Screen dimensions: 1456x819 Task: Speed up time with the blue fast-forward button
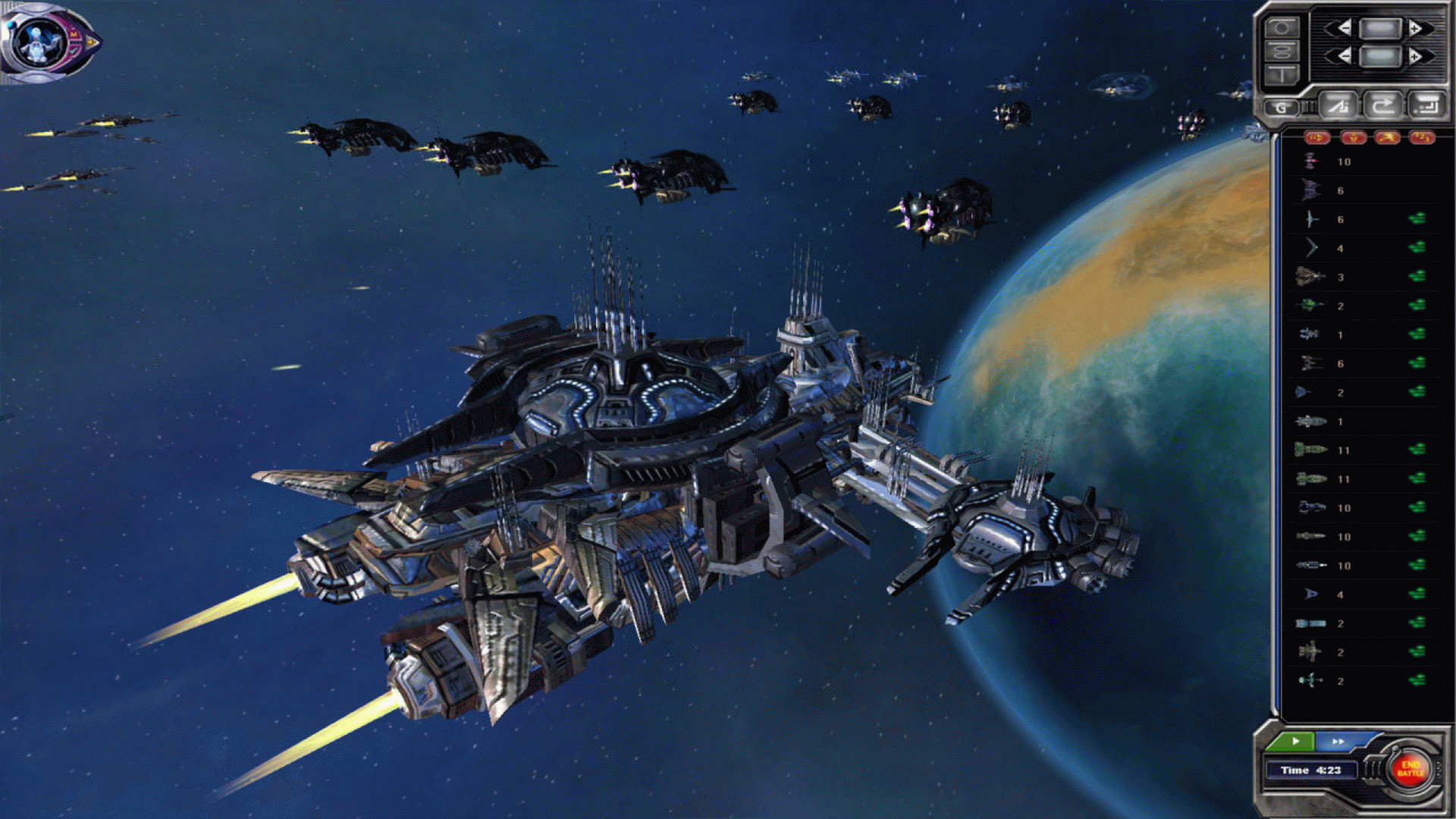1338,741
